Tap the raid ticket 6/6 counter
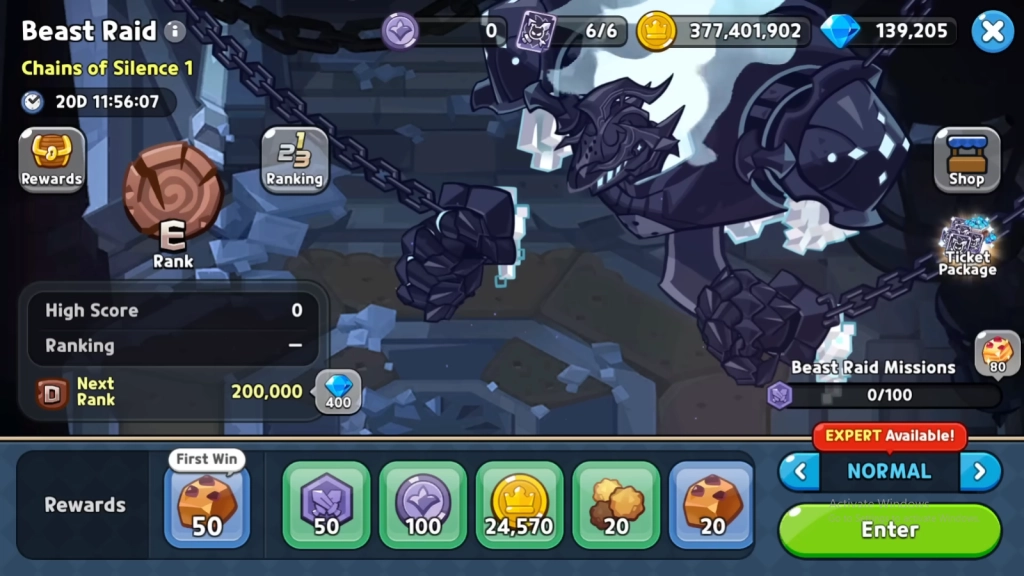Screen dimensions: 1024x576 (x=572, y=31)
